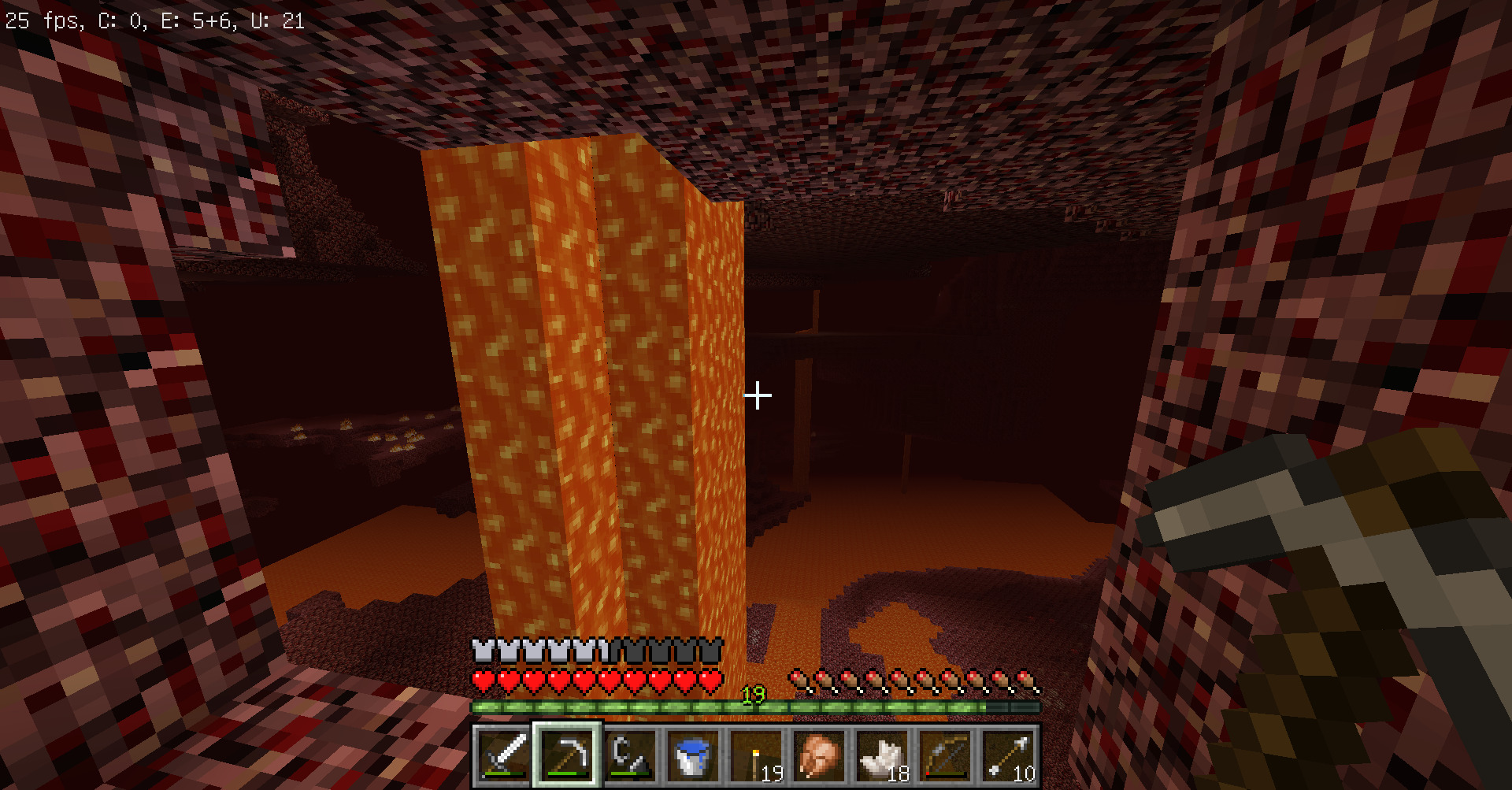Select the iron sword hotbar slot
The height and width of the screenshot is (790, 1512).
[x=504, y=755]
